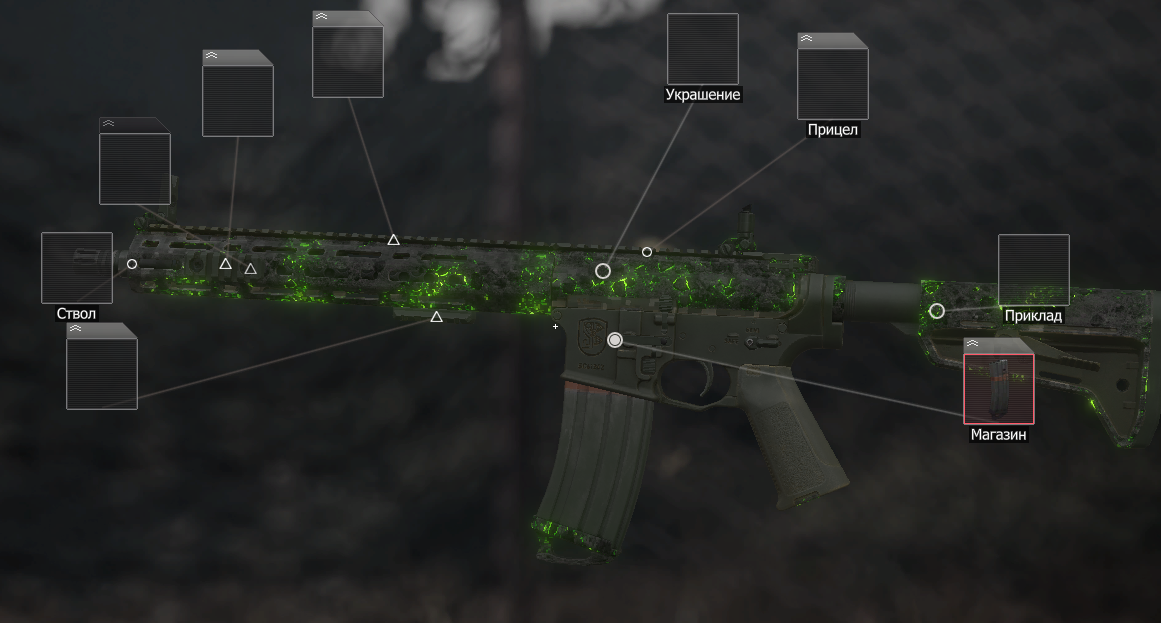This screenshot has width=1161, height=623.
Task: Expand the chevron on the Магазин slot
Action: [x=971, y=343]
